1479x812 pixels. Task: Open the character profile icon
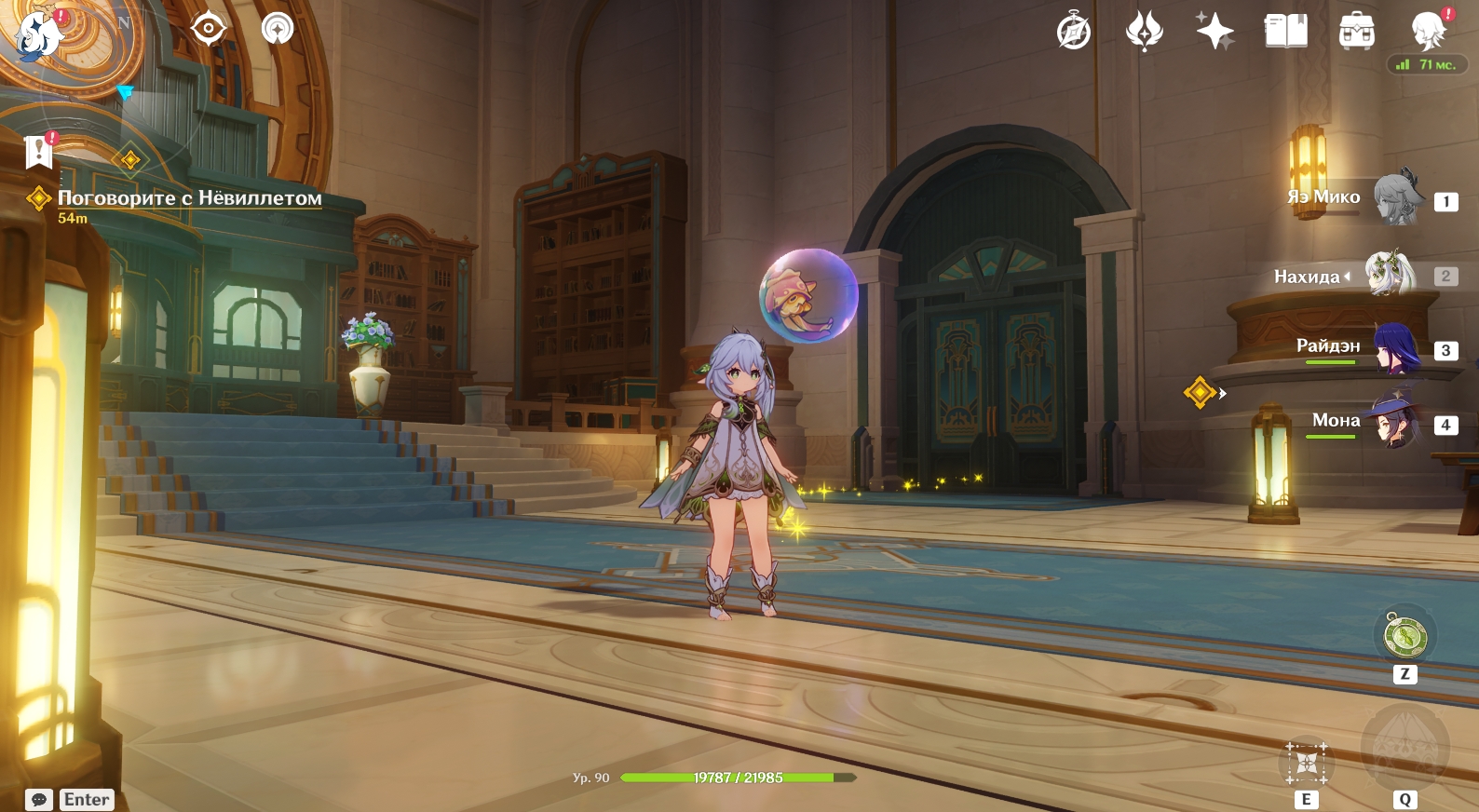tap(1428, 32)
